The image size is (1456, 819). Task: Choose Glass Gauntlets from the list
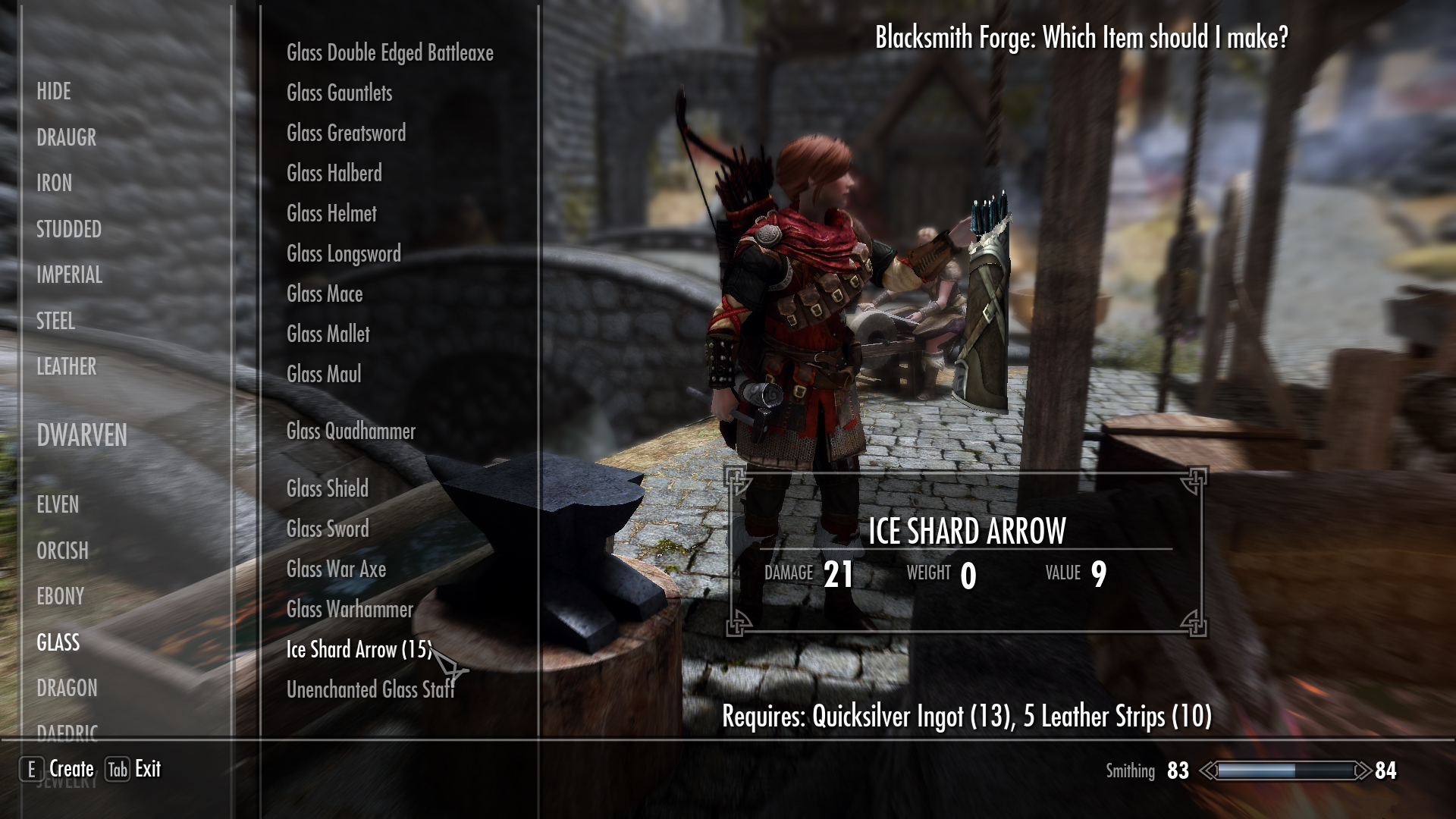pyautogui.click(x=340, y=93)
